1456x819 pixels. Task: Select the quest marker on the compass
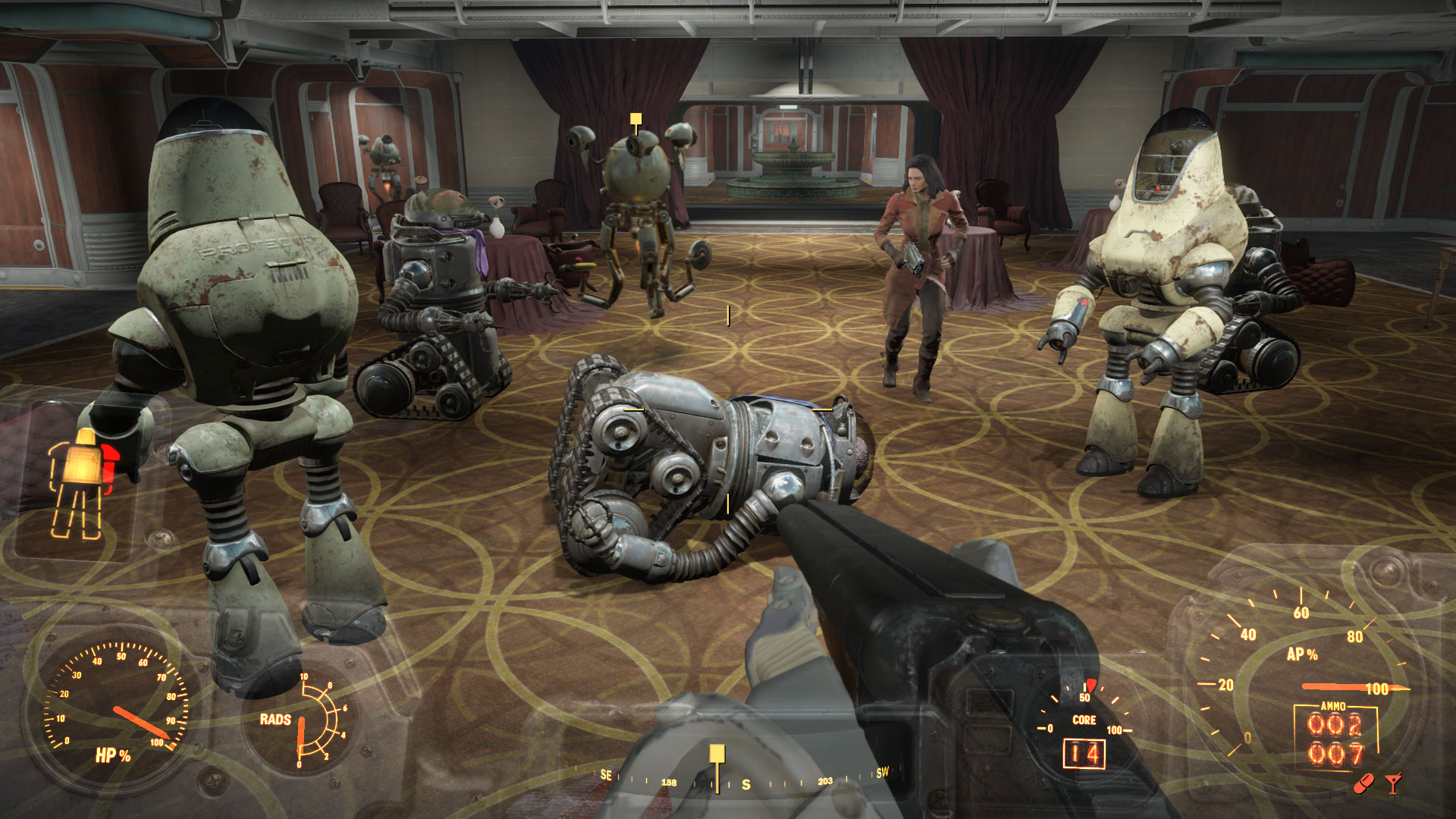click(x=717, y=754)
